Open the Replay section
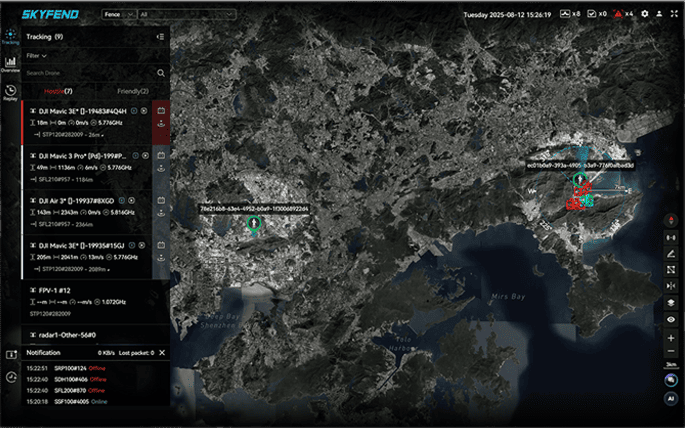 click(10, 93)
